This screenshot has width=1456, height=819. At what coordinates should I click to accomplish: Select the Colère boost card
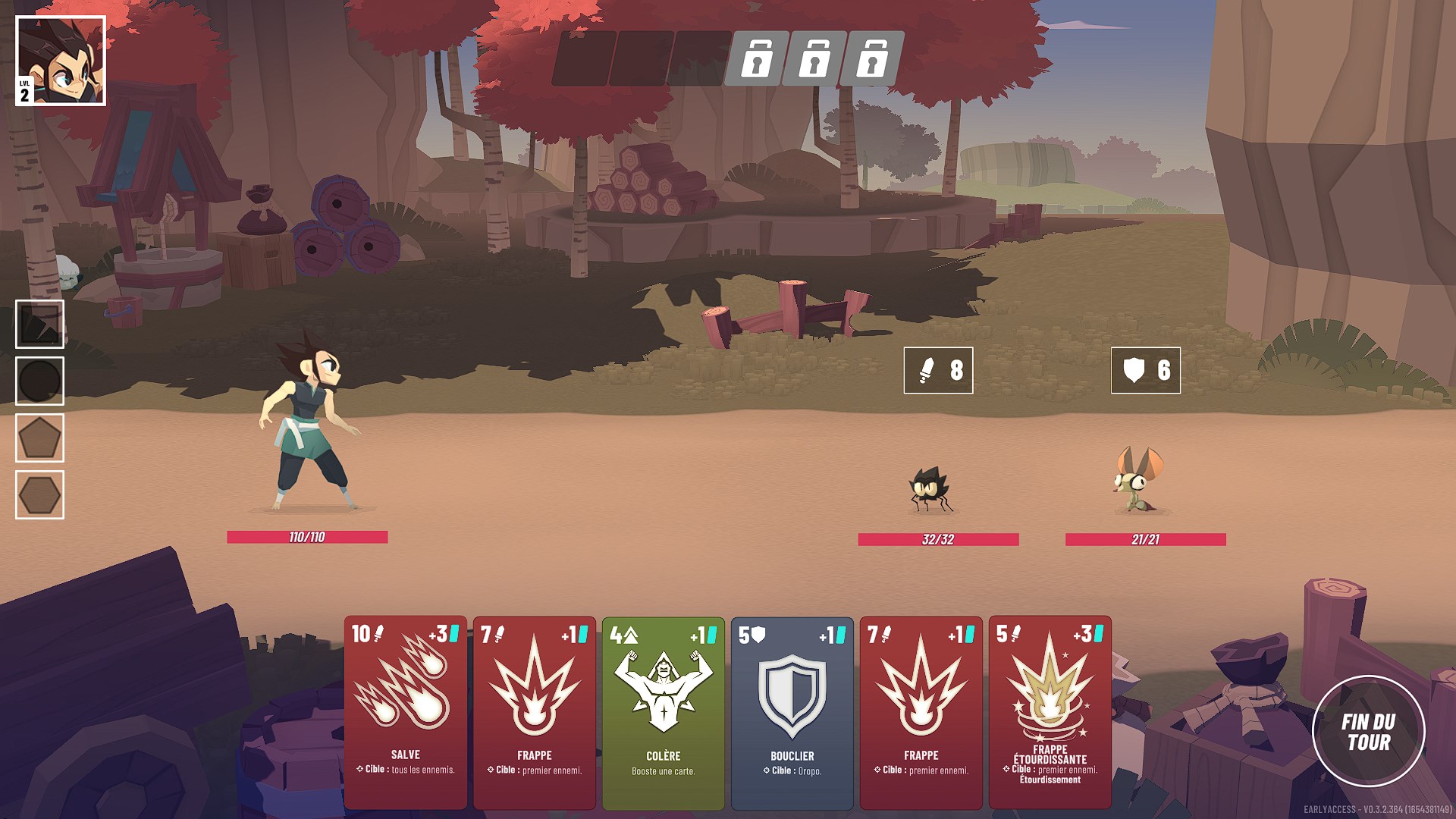[x=664, y=711]
